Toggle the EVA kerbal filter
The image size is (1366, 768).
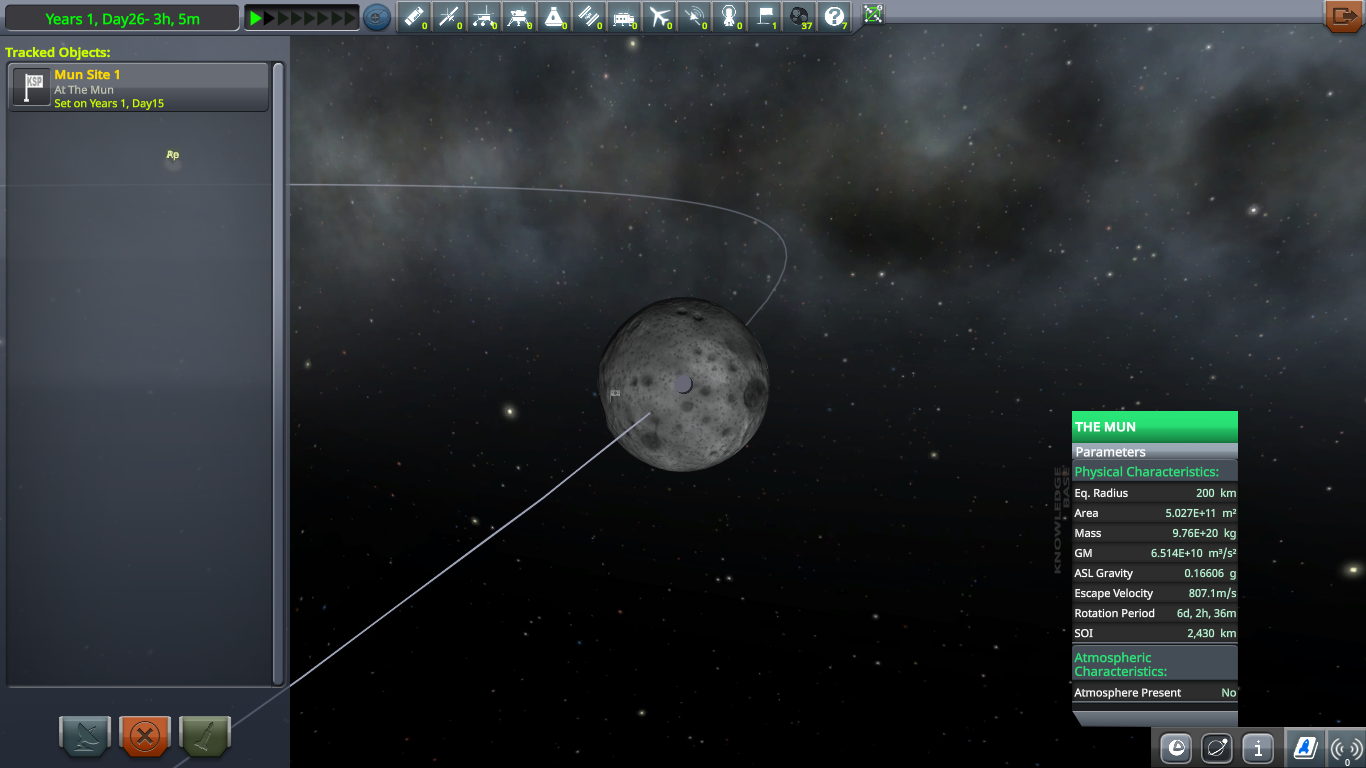pyautogui.click(x=727, y=17)
